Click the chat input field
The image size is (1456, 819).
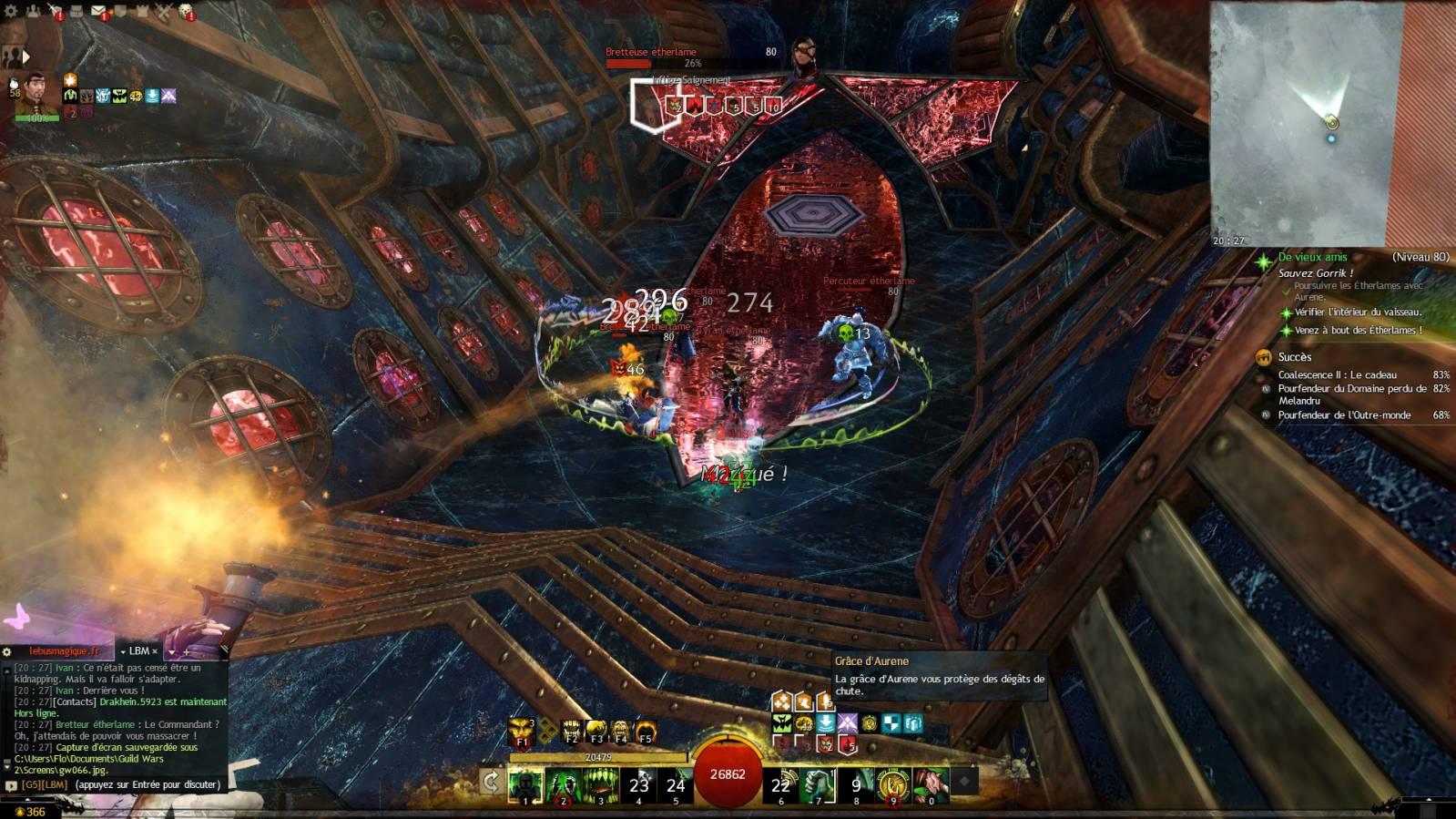(x=146, y=784)
